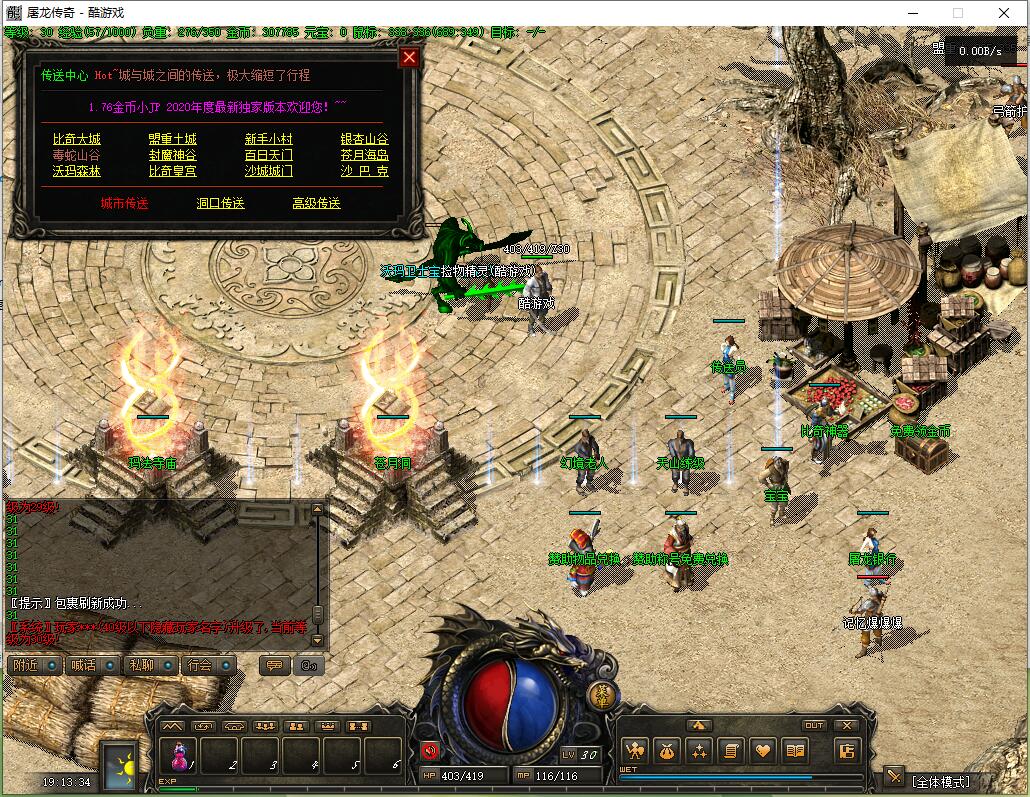Viewport: 1030px width, 797px height.
Task: Click the shop icon in the bottom bar
Action: 847,750
